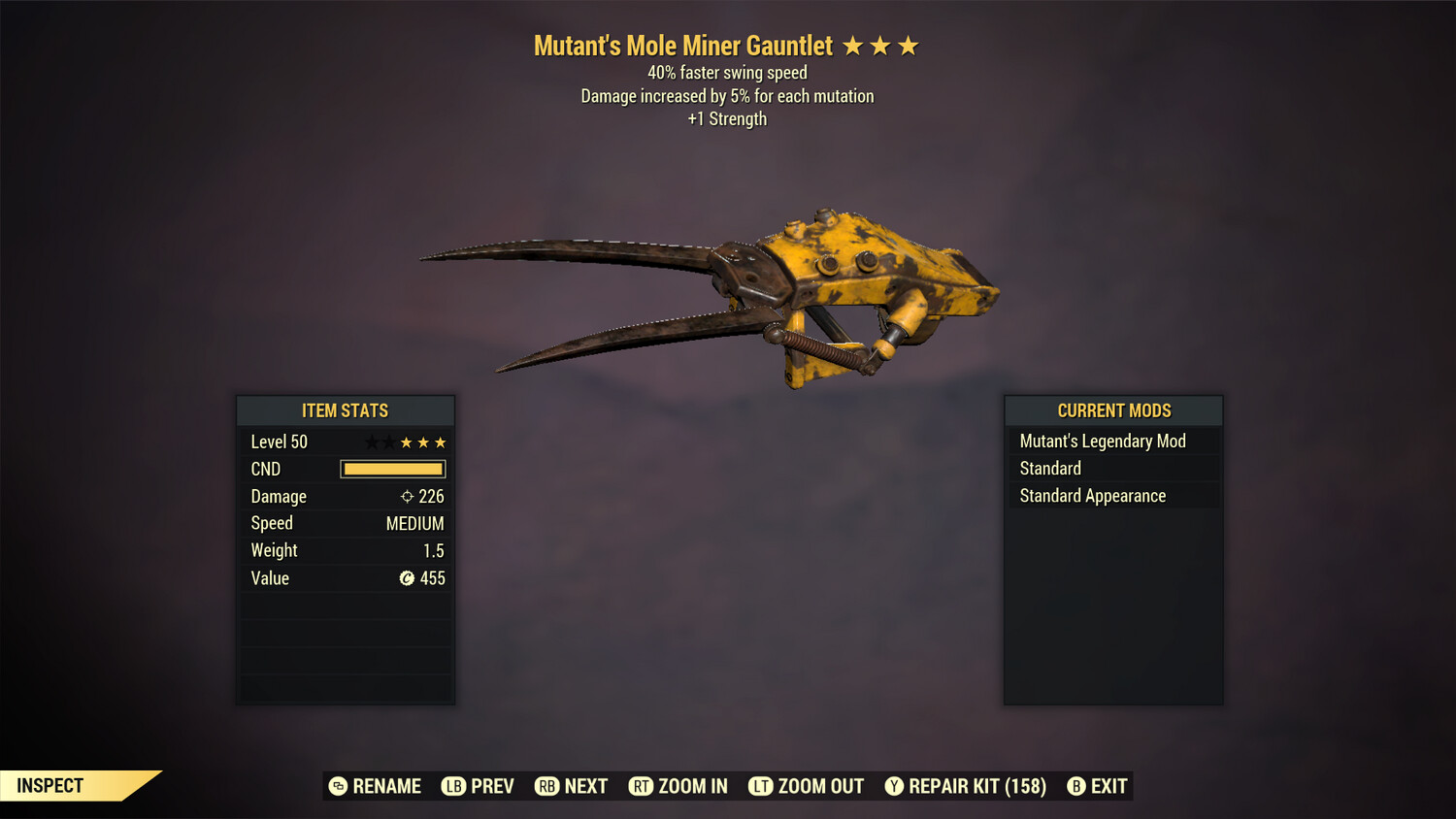Expand the Standard Appearance entry
The image size is (1456, 819).
pyautogui.click(x=1091, y=495)
